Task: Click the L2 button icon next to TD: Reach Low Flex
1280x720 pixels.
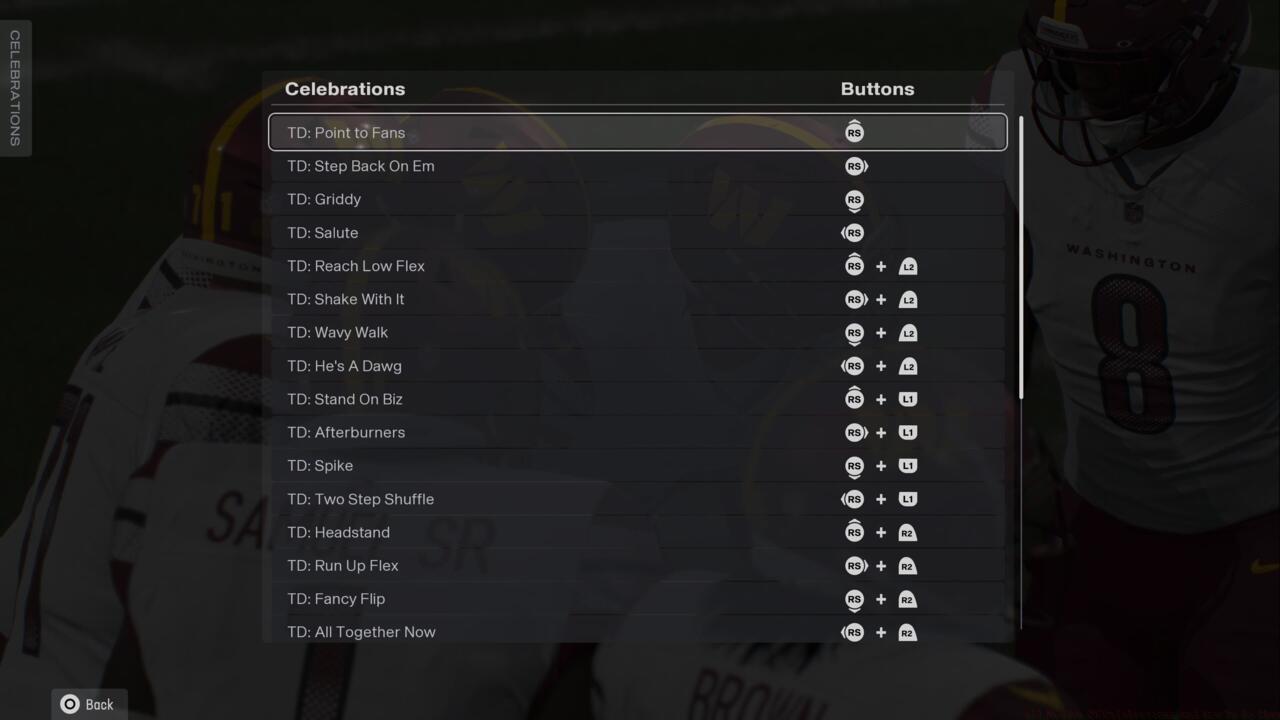Action: pos(908,266)
